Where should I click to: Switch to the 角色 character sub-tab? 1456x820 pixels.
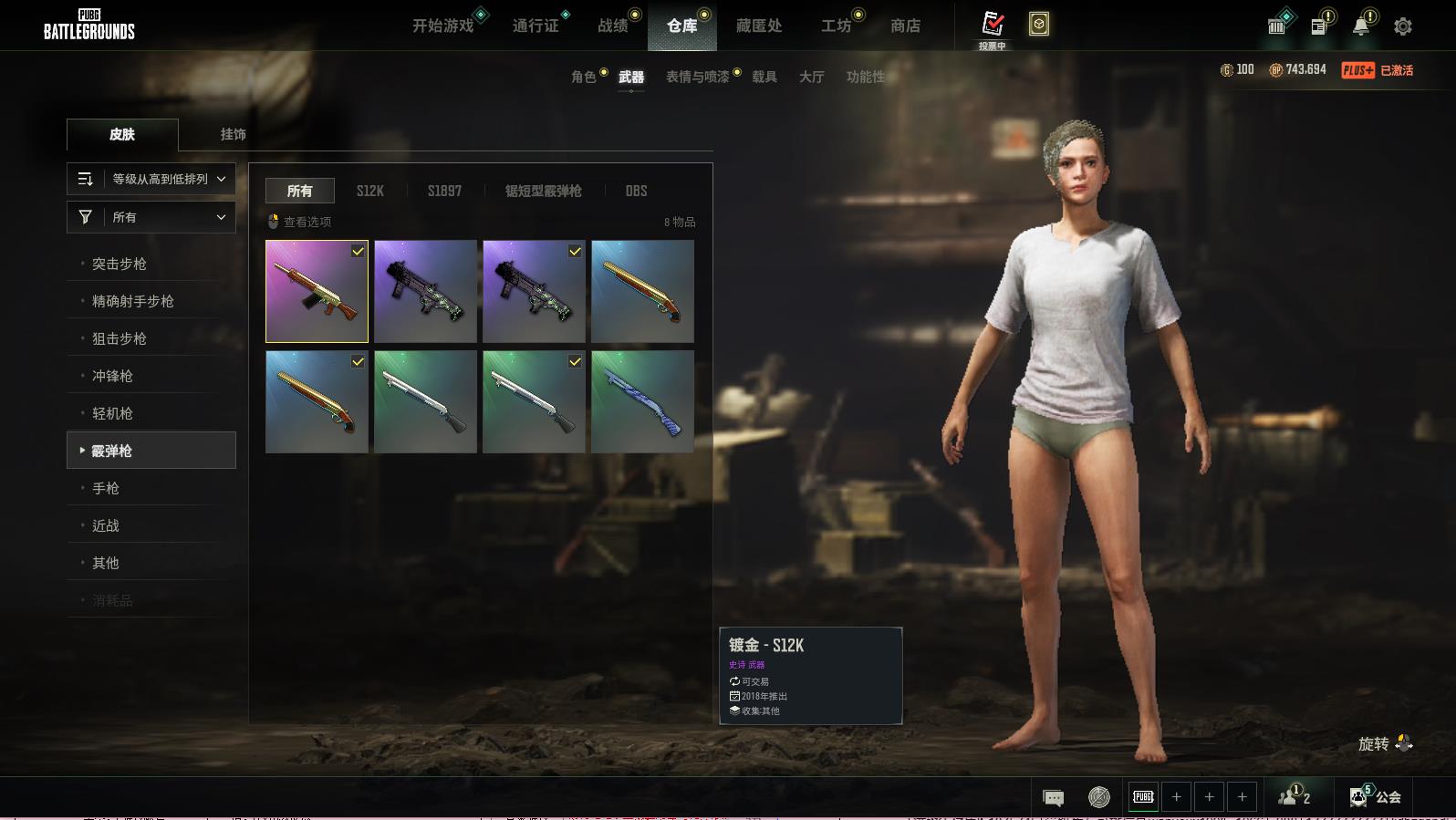click(x=584, y=77)
